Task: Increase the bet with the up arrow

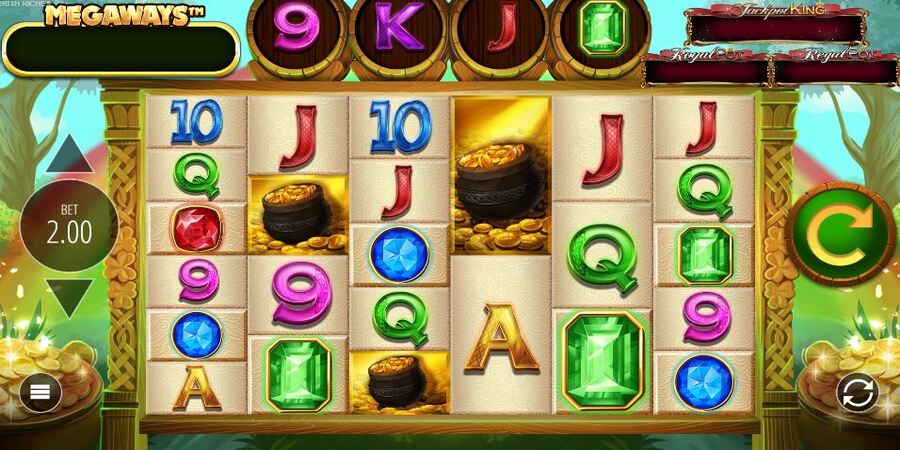Action: pyautogui.click(x=70, y=156)
